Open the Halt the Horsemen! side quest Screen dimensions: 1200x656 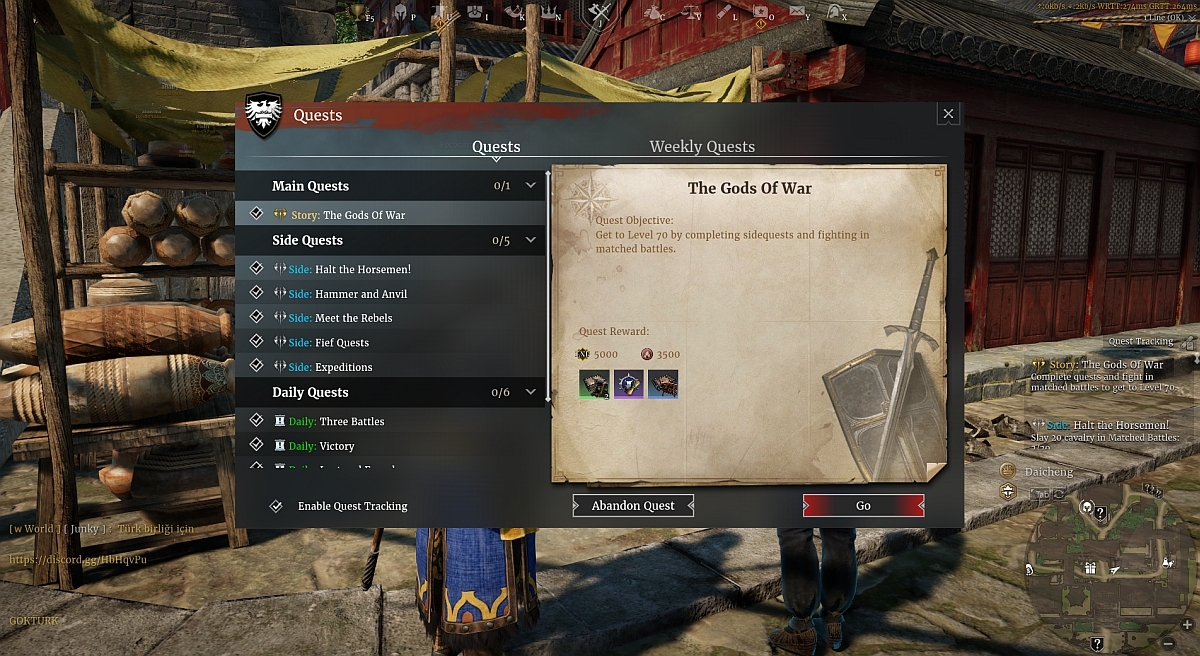[362, 269]
